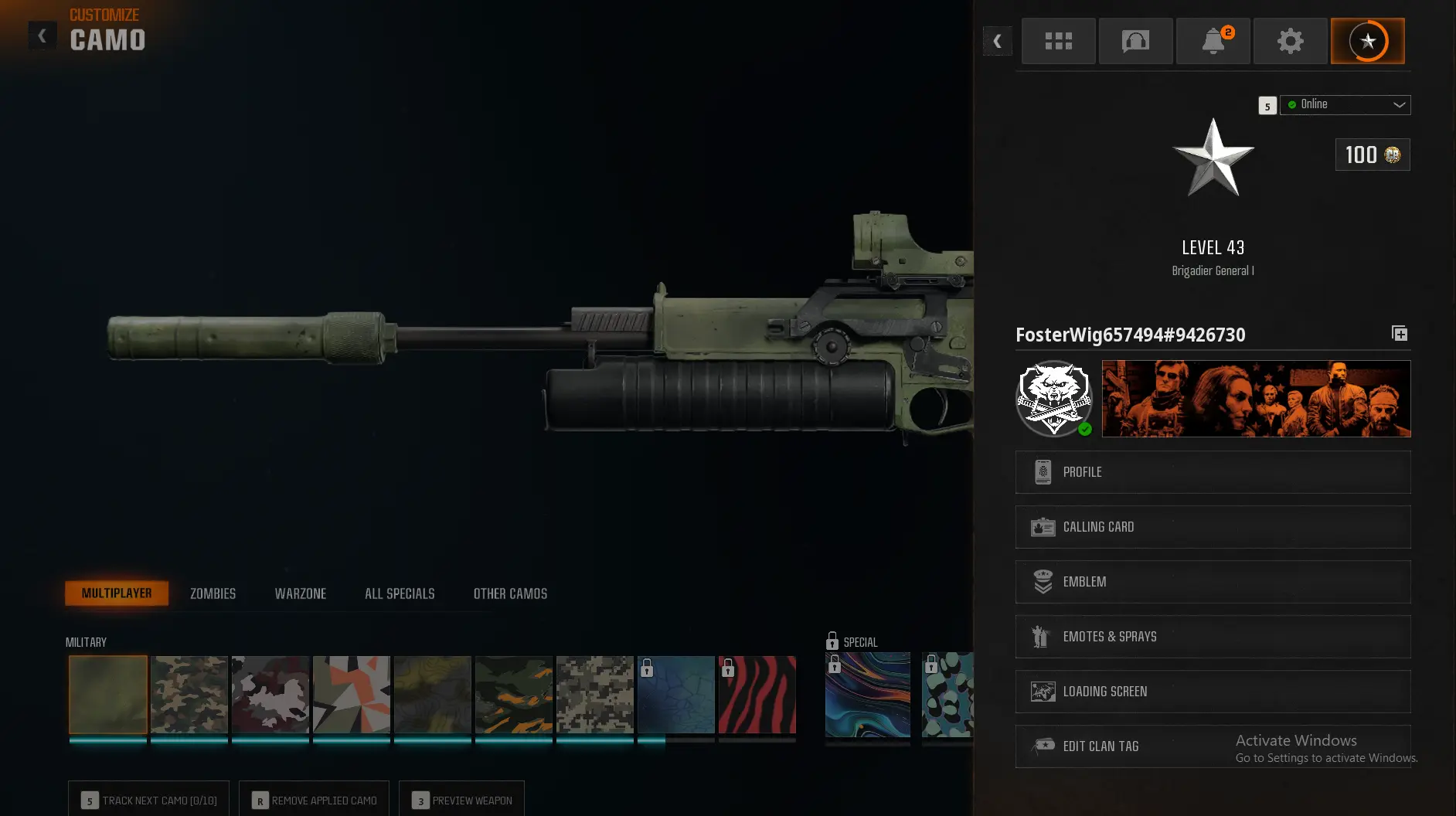Copy the Activision ID with the copy icon
1456x816 pixels.
click(1399, 334)
